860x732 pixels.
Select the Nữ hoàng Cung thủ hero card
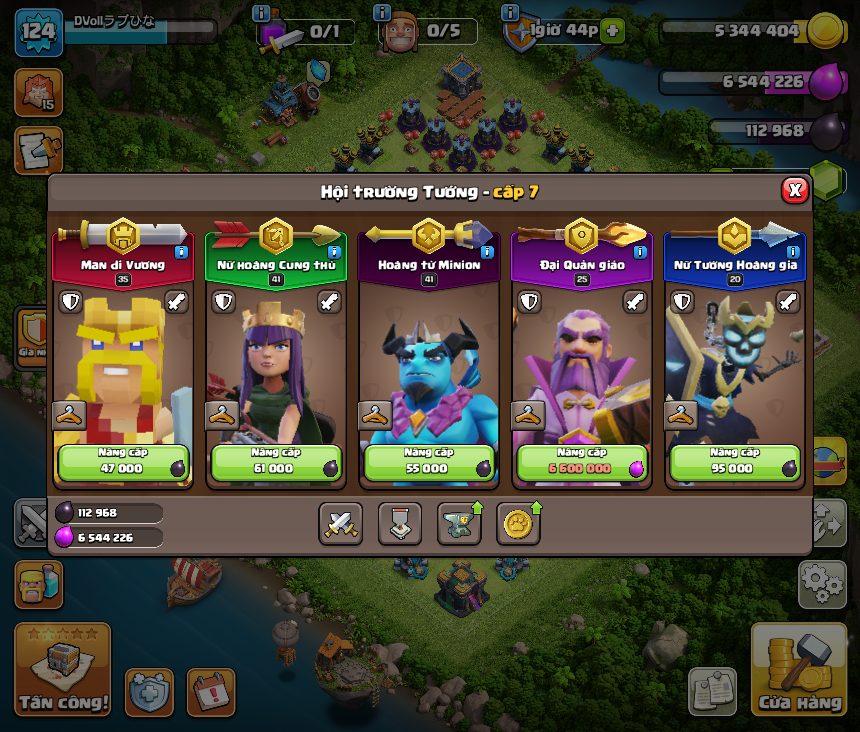[x=275, y=360]
